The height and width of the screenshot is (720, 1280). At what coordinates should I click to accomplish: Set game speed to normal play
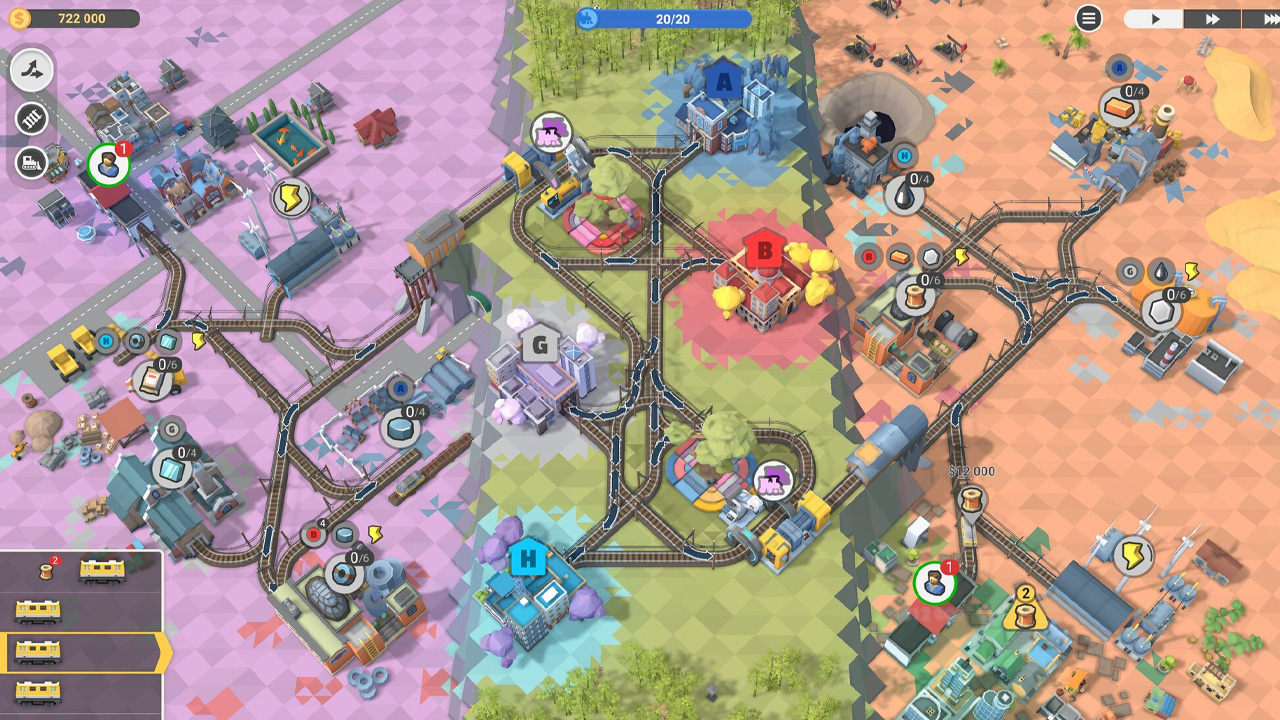tap(1154, 19)
